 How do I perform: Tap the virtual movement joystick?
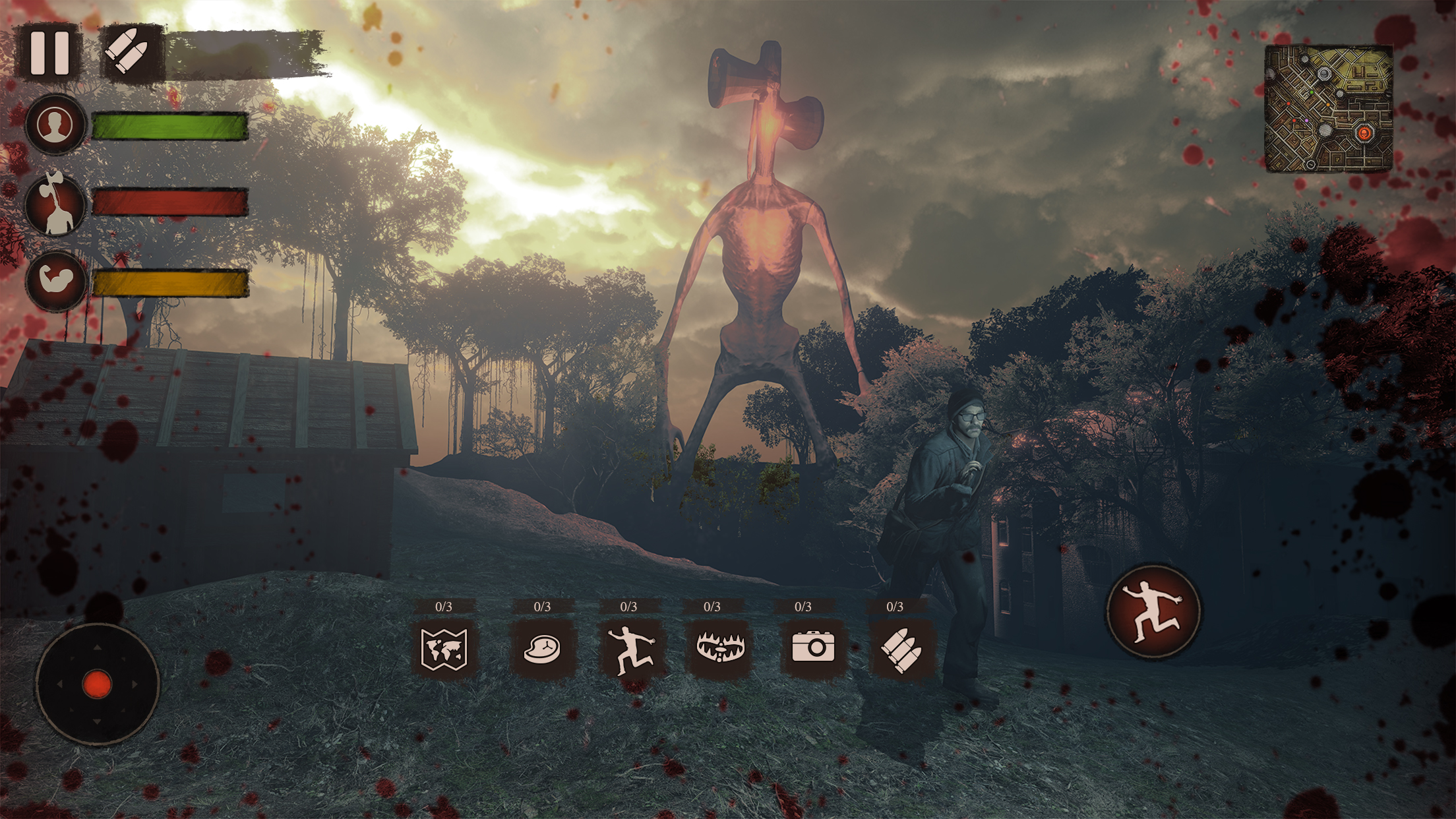97,684
